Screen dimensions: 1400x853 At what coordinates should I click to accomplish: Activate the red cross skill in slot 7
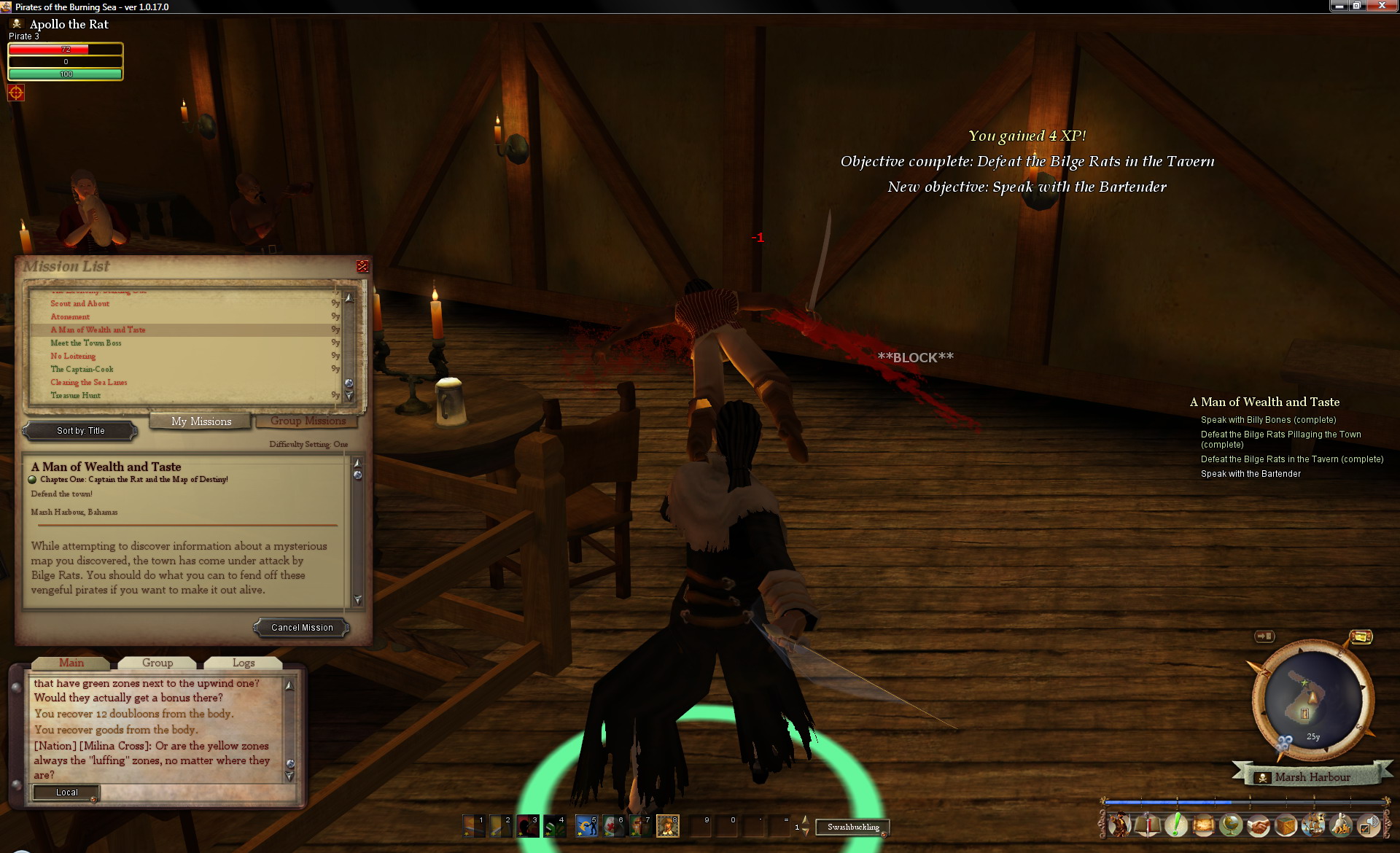pyautogui.click(x=641, y=826)
